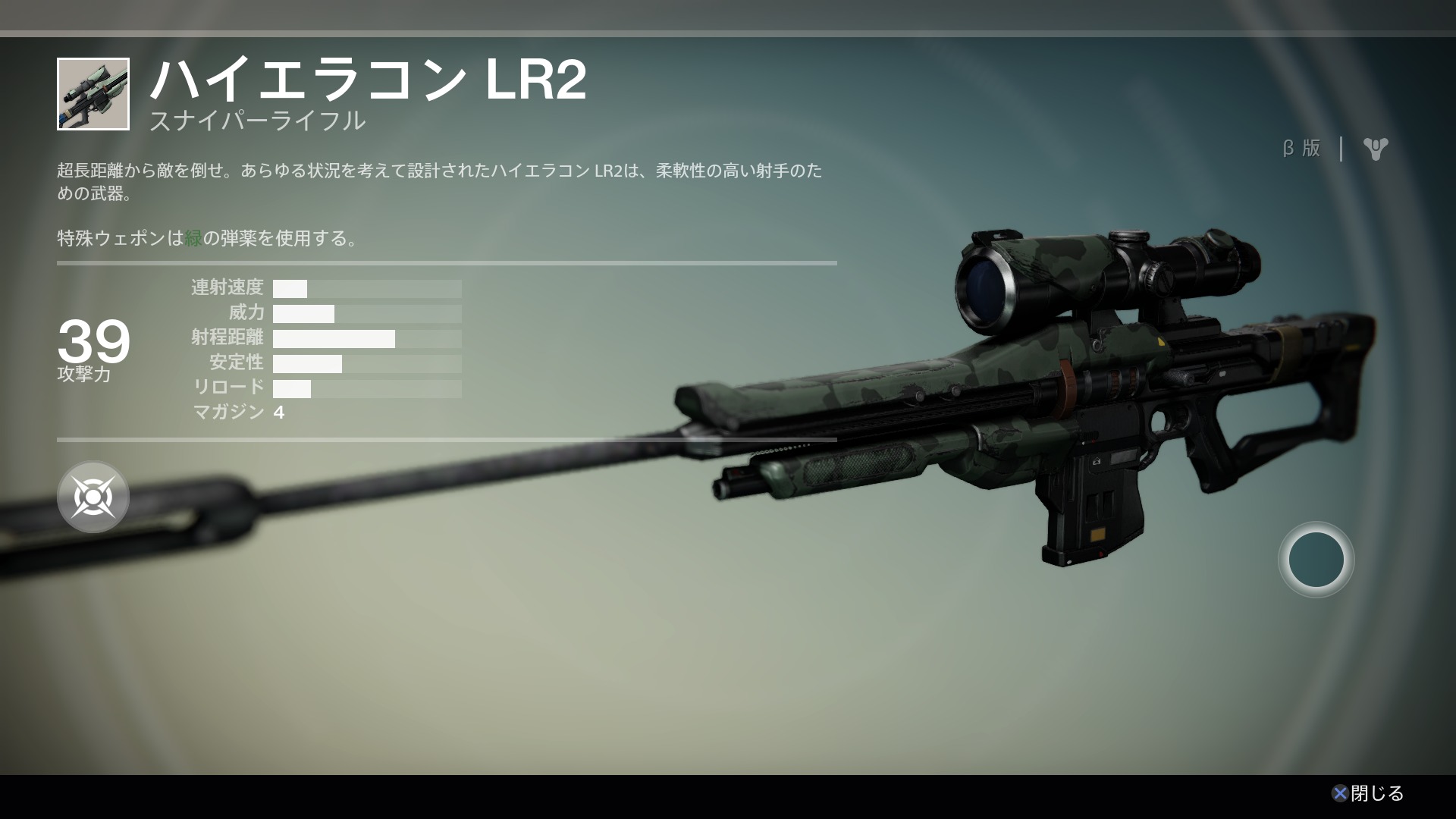1456x819 pixels.
Task: Click the teal circular cursor
Action: click(x=1316, y=560)
